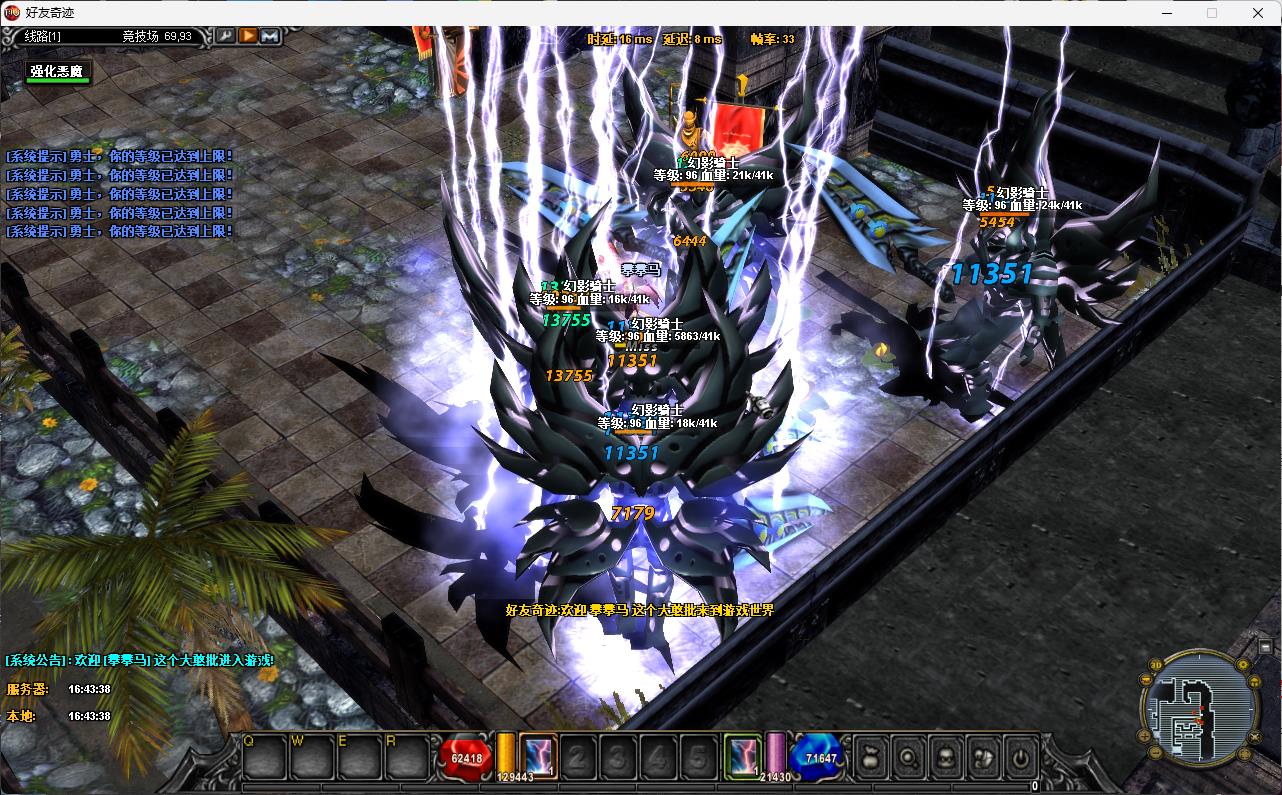This screenshot has height=795, width=1282.
Task: Select the green-framed lightning skill icon
Action: 742,757
